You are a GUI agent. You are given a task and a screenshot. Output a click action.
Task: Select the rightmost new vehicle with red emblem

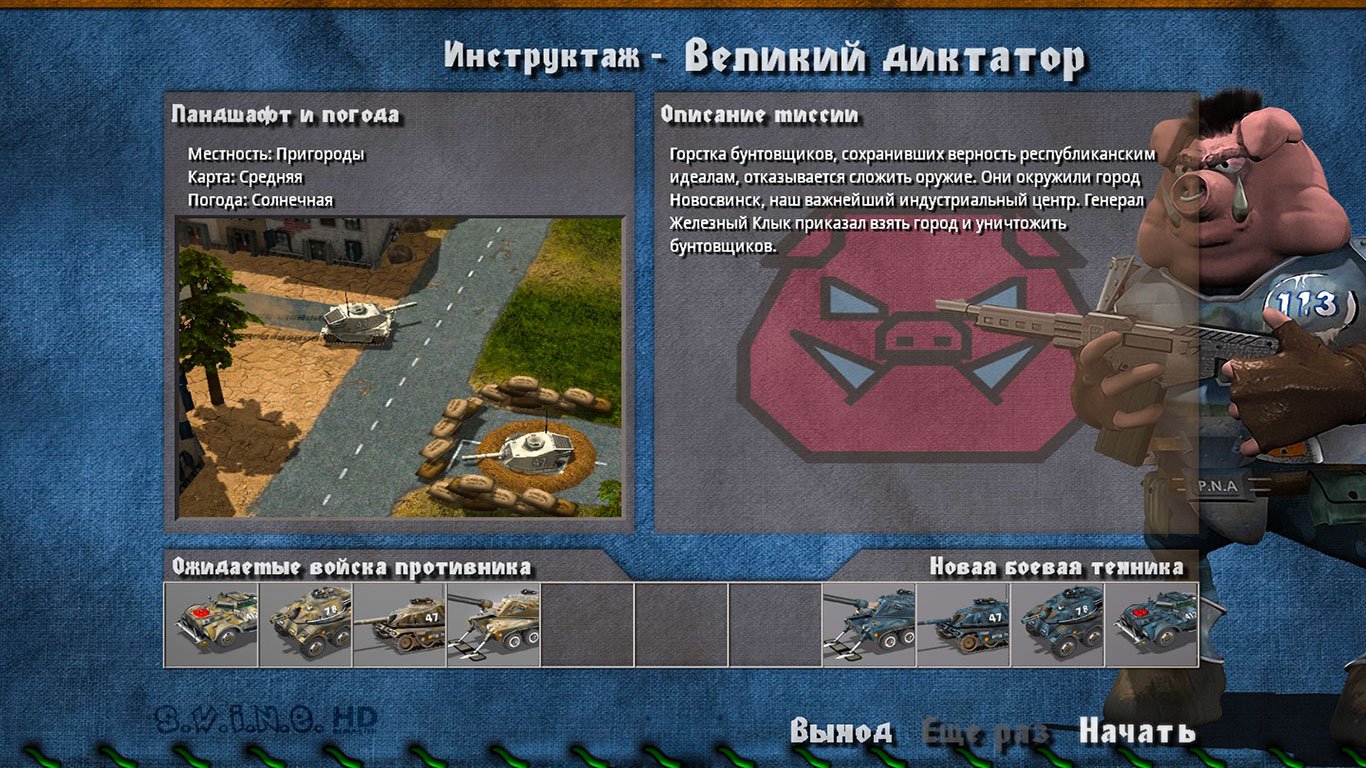pos(1150,622)
